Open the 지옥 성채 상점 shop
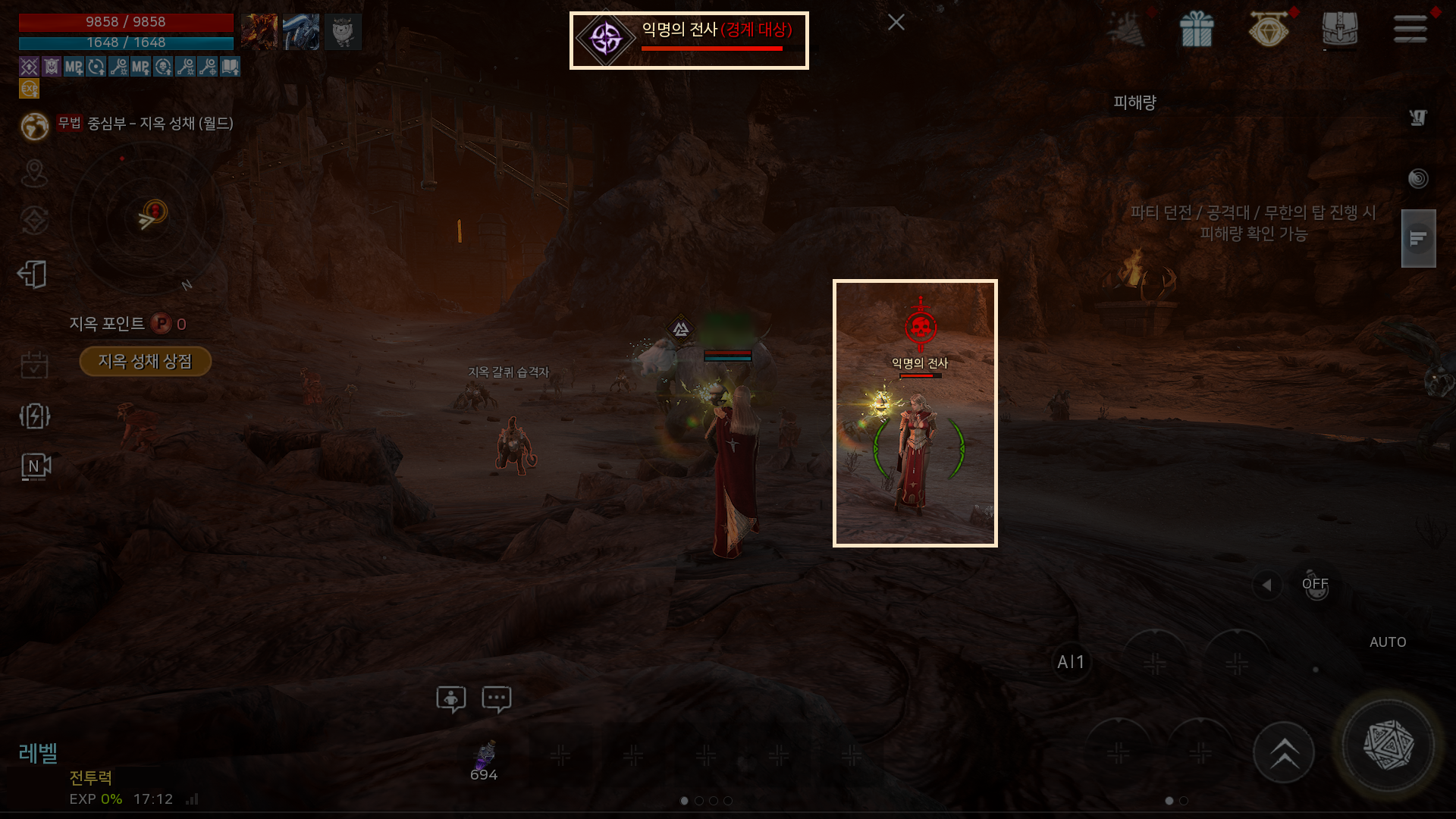Viewport: 1456px width, 819px height. pyautogui.click(x=145, y=362)
